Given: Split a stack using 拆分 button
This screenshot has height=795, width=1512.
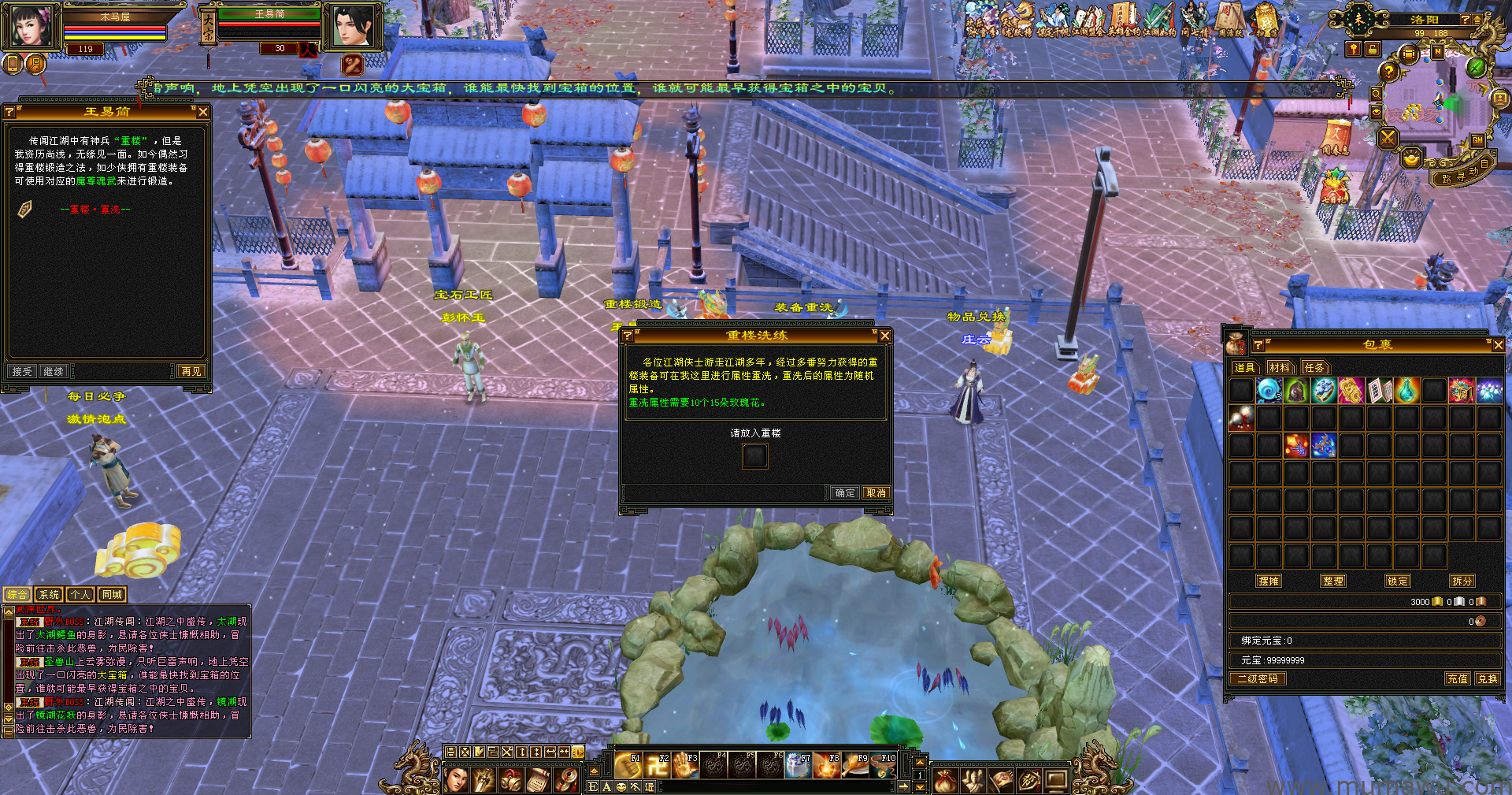Looking at the screenshot, I should (1462, 581).
